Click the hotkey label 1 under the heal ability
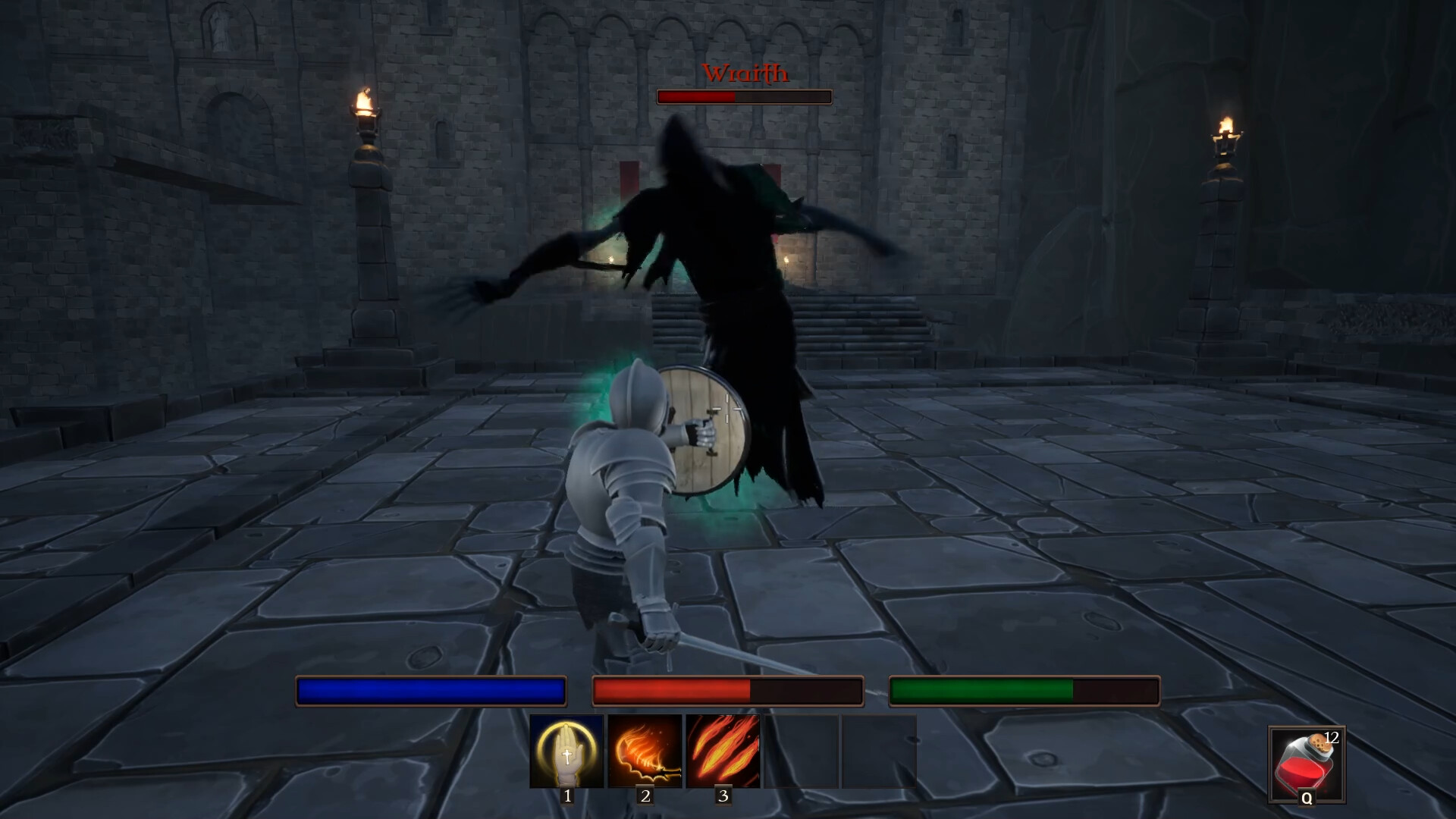The image size is (1456, 819). click(567, 797)
